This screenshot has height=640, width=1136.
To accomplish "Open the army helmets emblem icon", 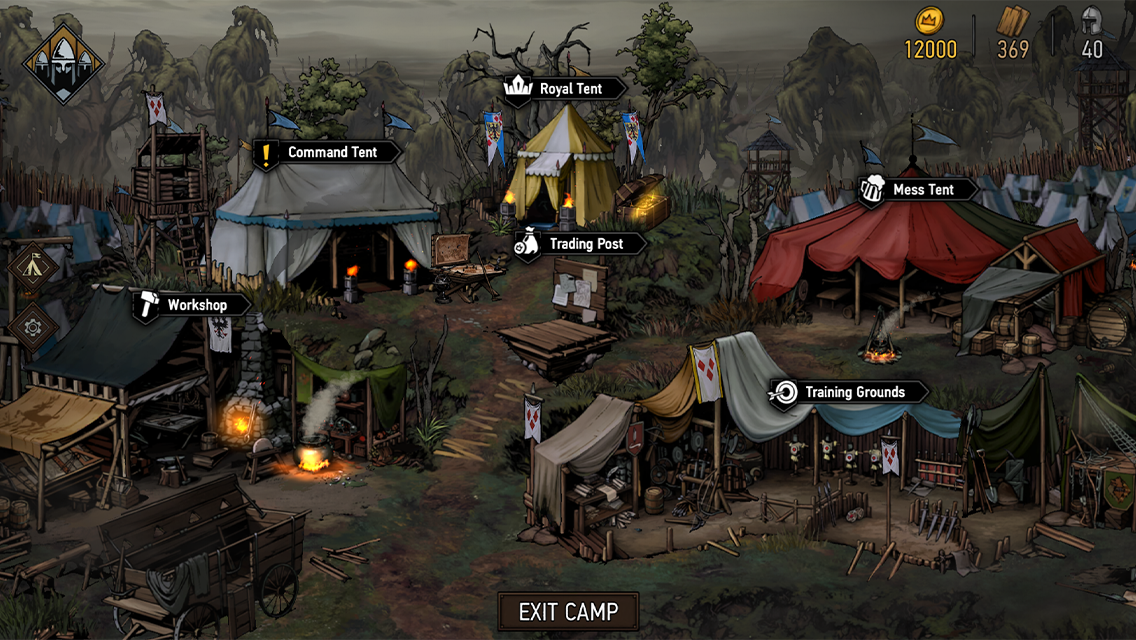I will [63, 62].
